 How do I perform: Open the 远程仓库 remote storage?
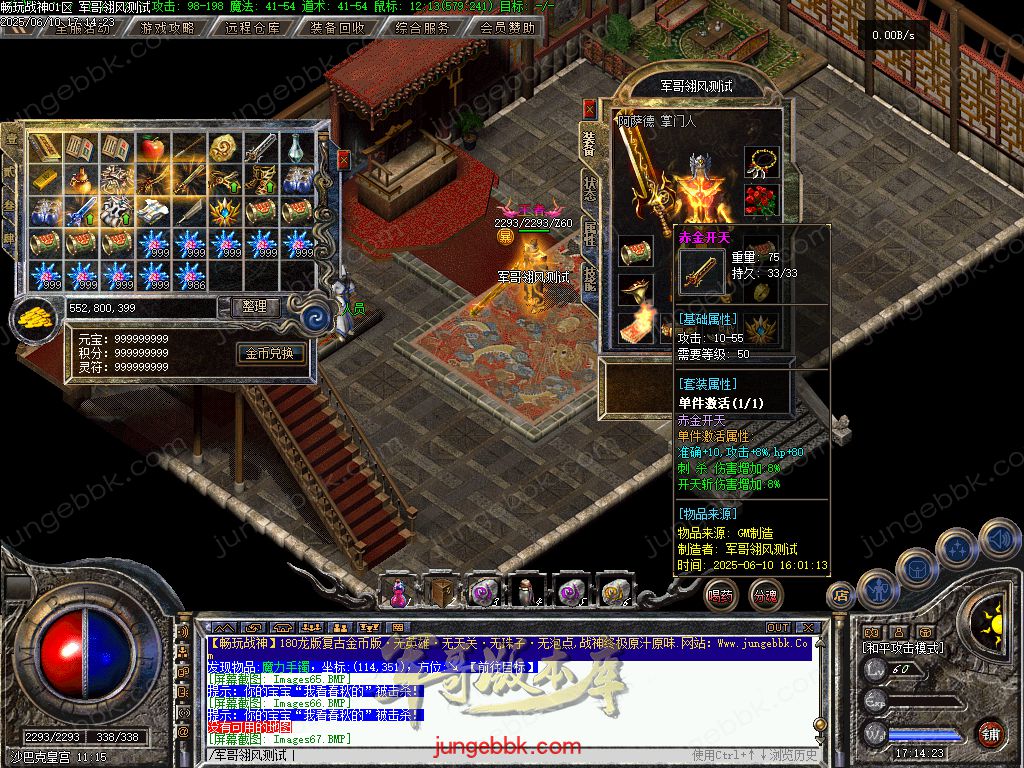coord(252,28)
